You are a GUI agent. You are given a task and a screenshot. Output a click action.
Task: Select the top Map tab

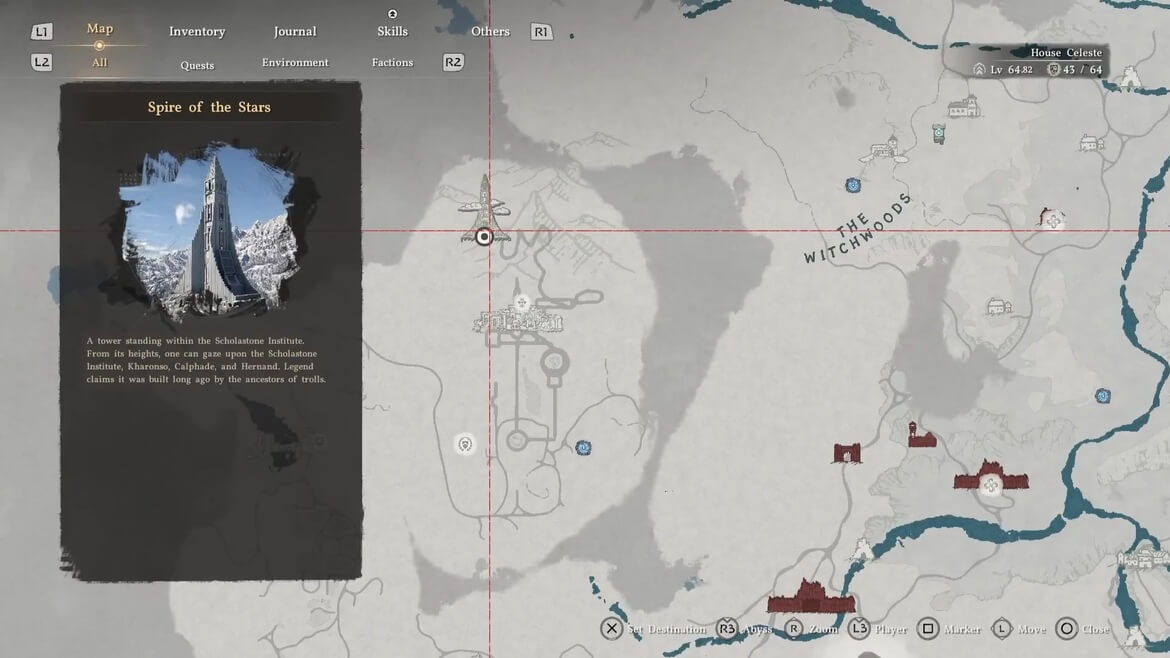point(100,29)
